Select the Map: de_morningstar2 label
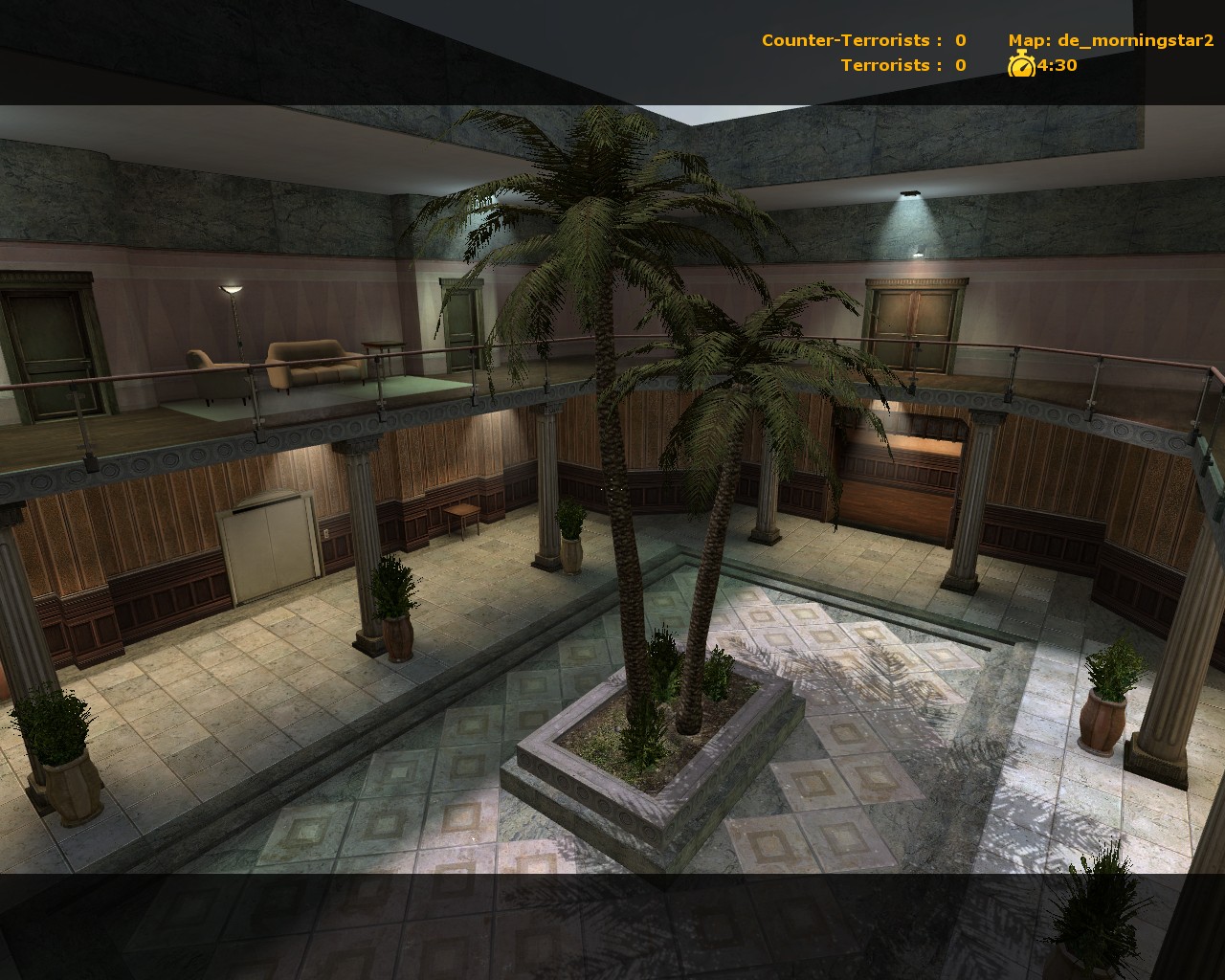This screenshot has height=980, width=1225. (1110, 40)
